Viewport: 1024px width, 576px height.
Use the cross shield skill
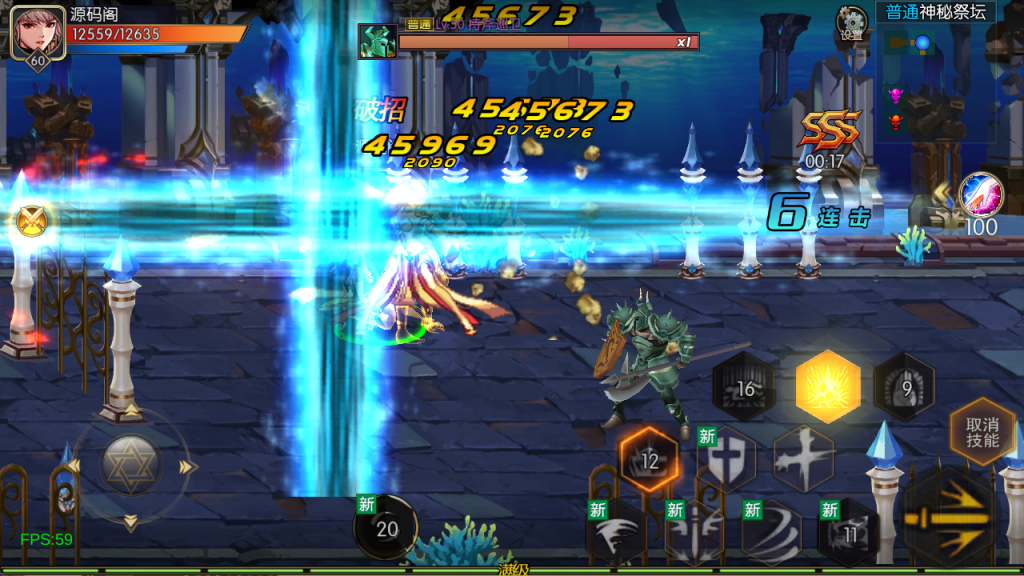click(x=727, y=458)
